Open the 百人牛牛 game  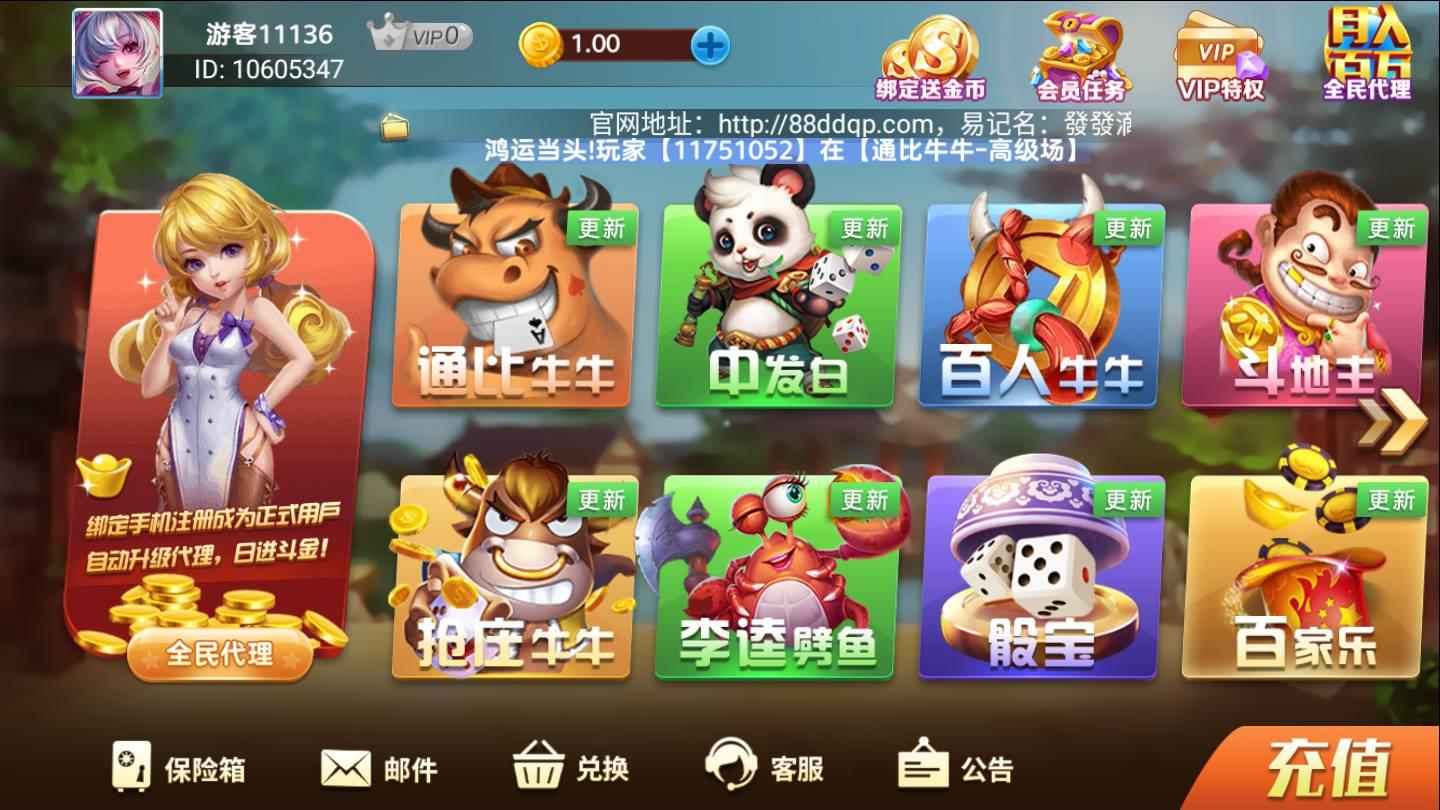[1040, 310]
